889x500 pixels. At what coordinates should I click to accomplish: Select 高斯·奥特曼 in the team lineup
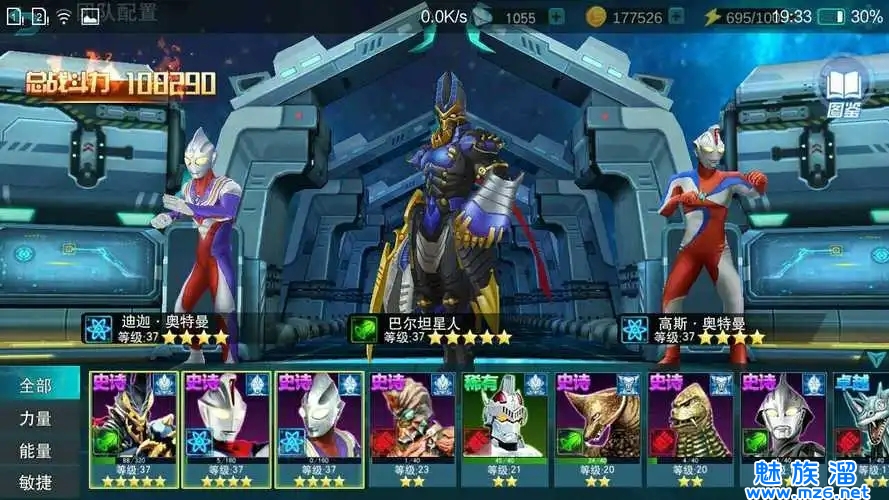pyautogui.click(x=715, y=240)
